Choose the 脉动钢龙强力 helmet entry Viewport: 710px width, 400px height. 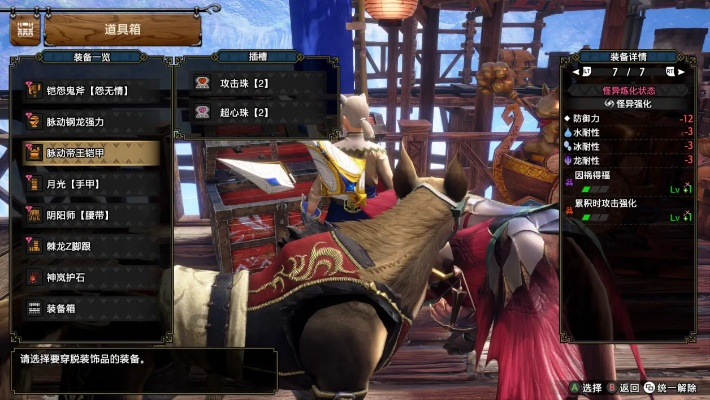pos(88,122)
